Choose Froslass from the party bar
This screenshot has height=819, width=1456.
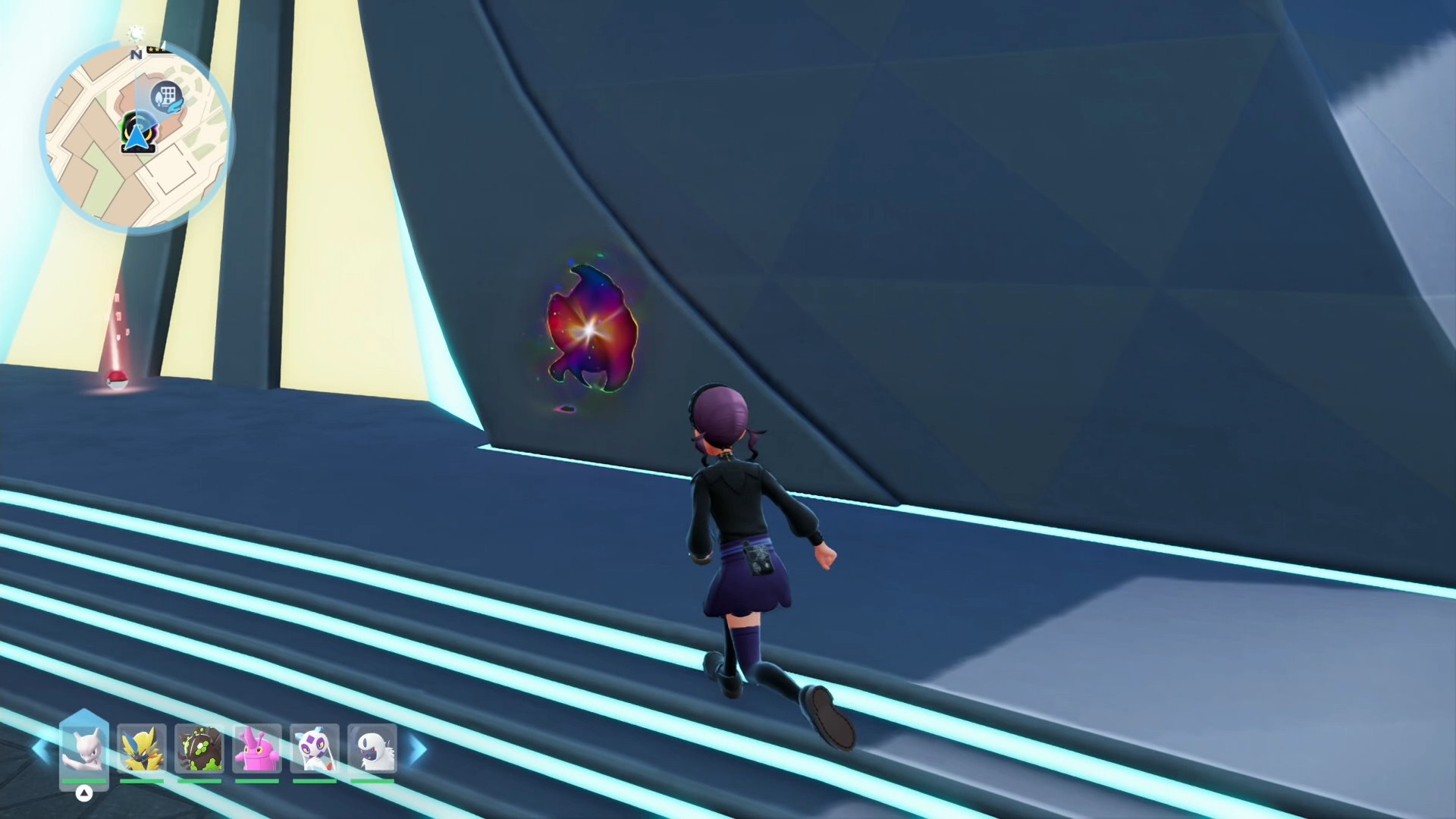point(315,748)
